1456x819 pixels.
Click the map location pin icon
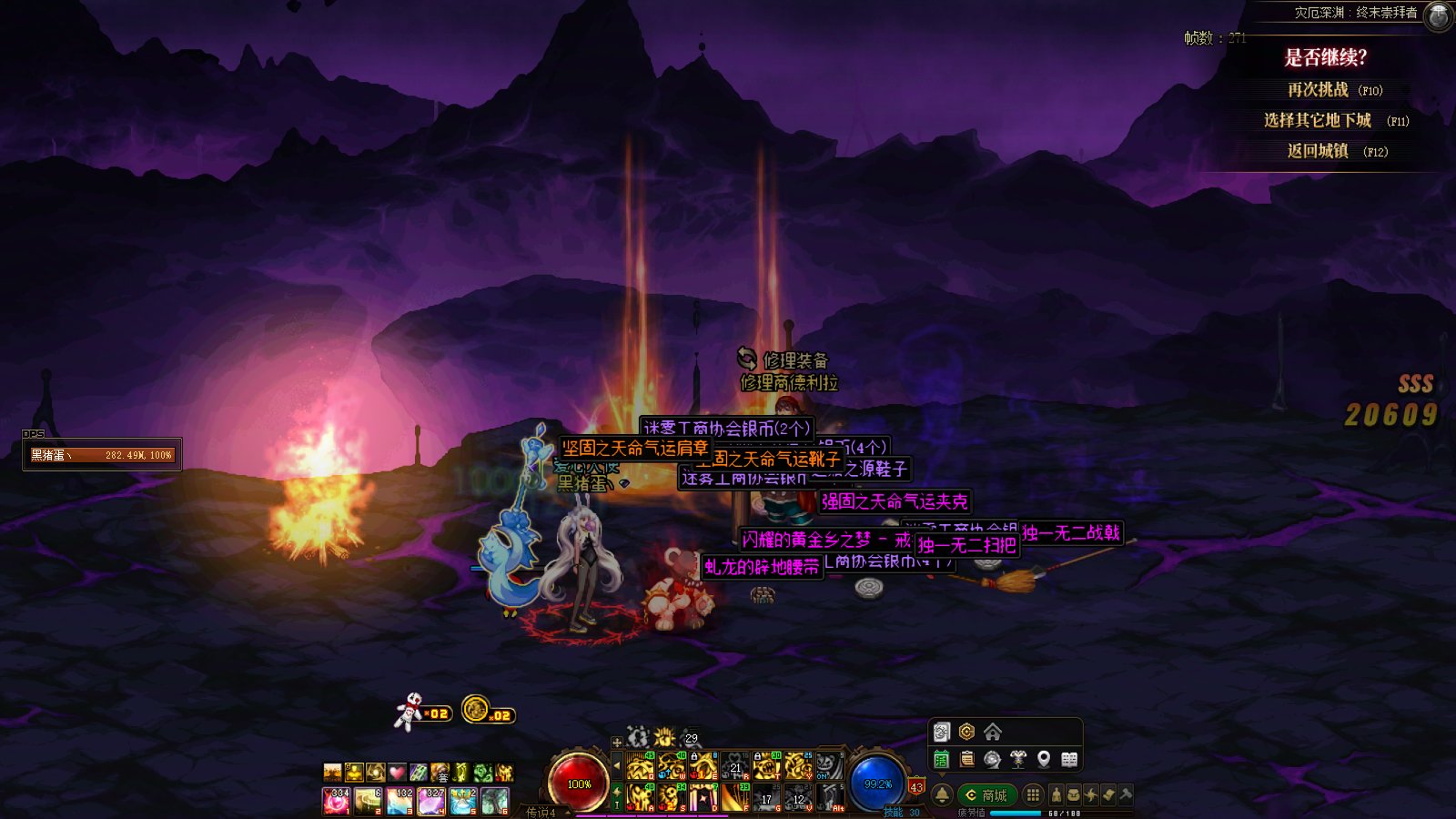[x=1044, y=759]
